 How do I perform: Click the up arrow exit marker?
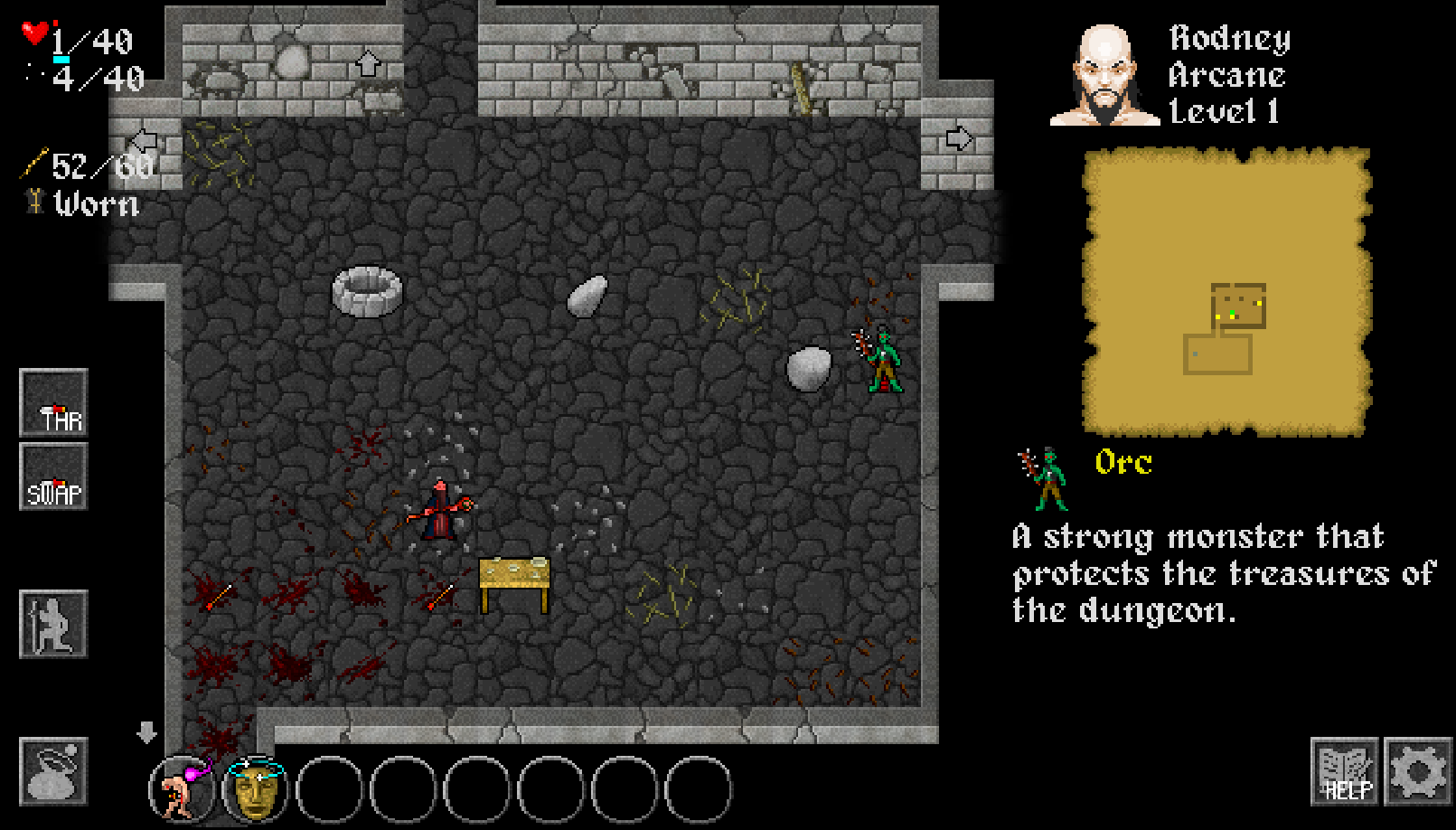[367, 63]
